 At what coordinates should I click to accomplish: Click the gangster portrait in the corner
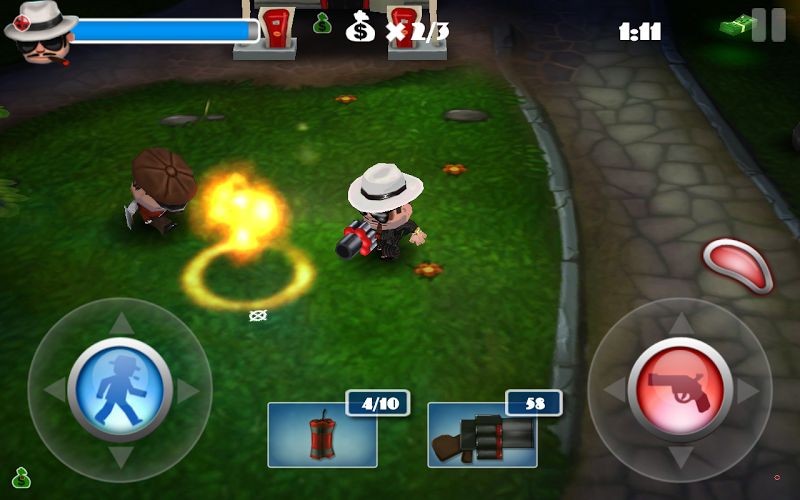(x=40, y=30)
